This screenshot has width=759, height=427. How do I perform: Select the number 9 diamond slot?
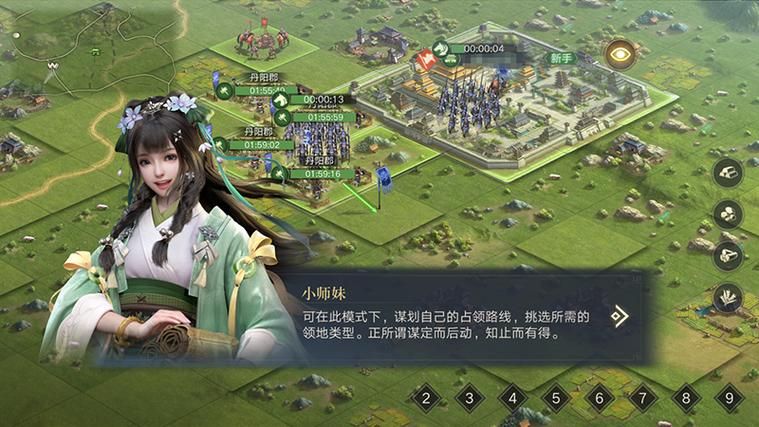730,398
